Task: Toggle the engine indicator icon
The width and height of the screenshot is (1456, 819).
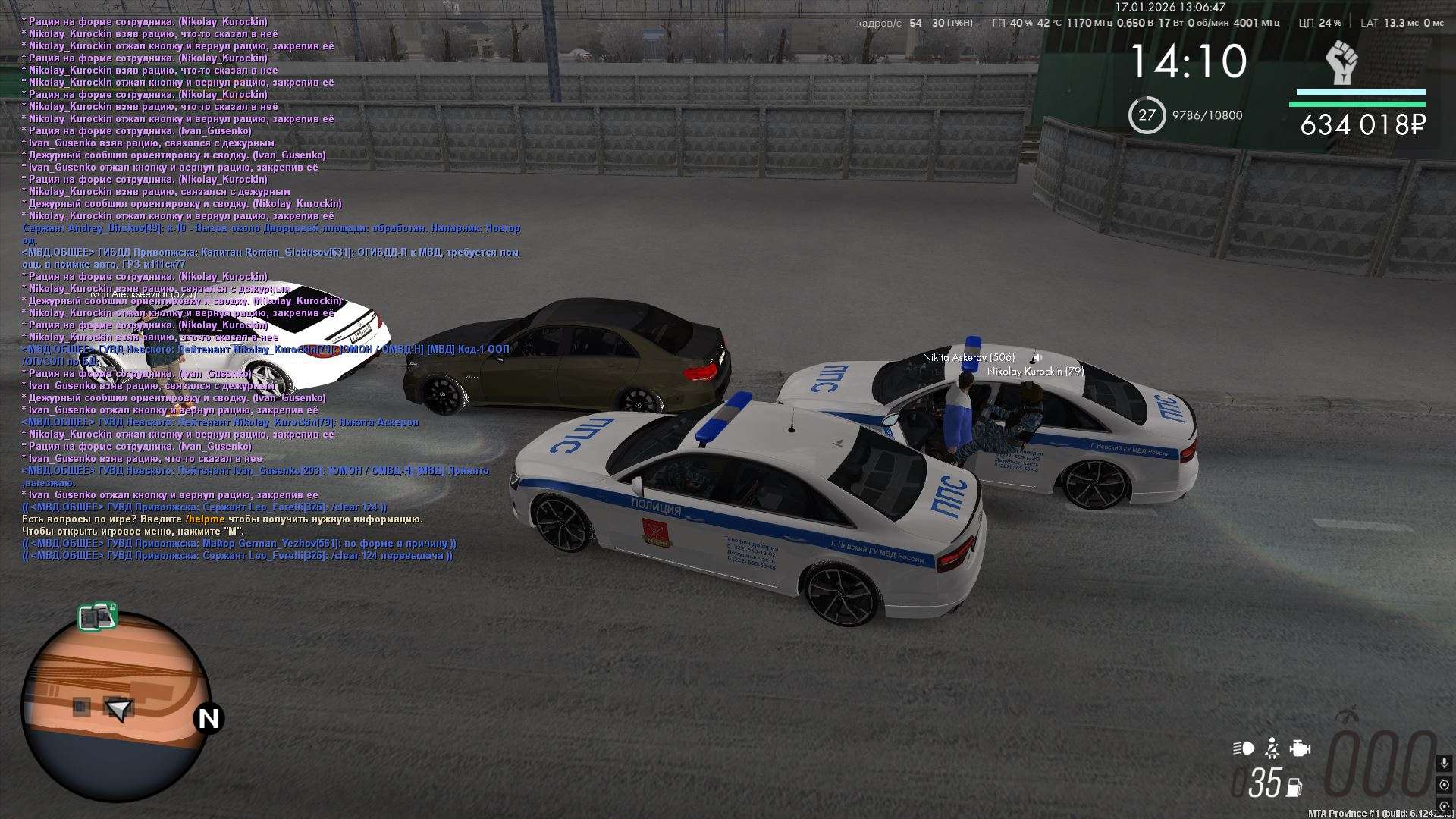Action: click(1300, 748)
